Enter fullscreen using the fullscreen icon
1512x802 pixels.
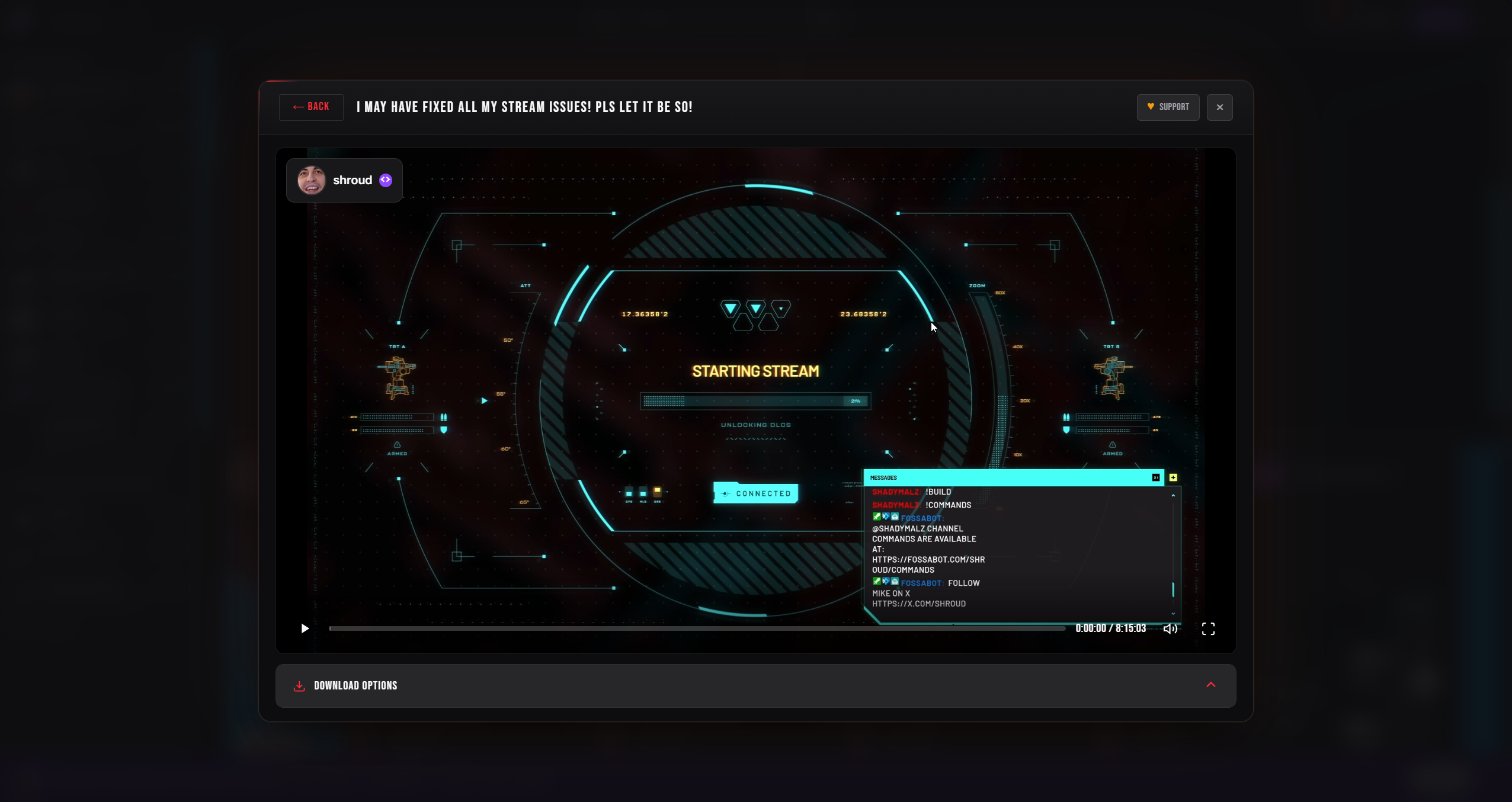[1208, 628]
